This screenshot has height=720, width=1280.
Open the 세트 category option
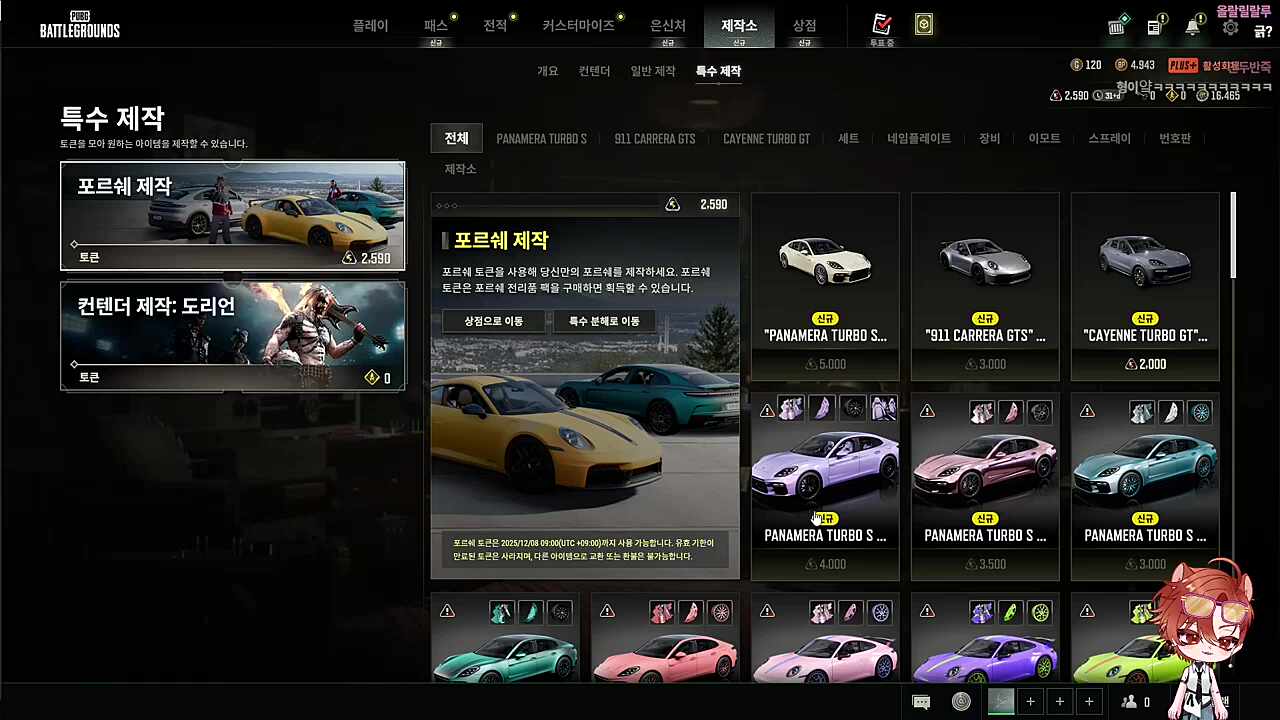tap(848, 139)
